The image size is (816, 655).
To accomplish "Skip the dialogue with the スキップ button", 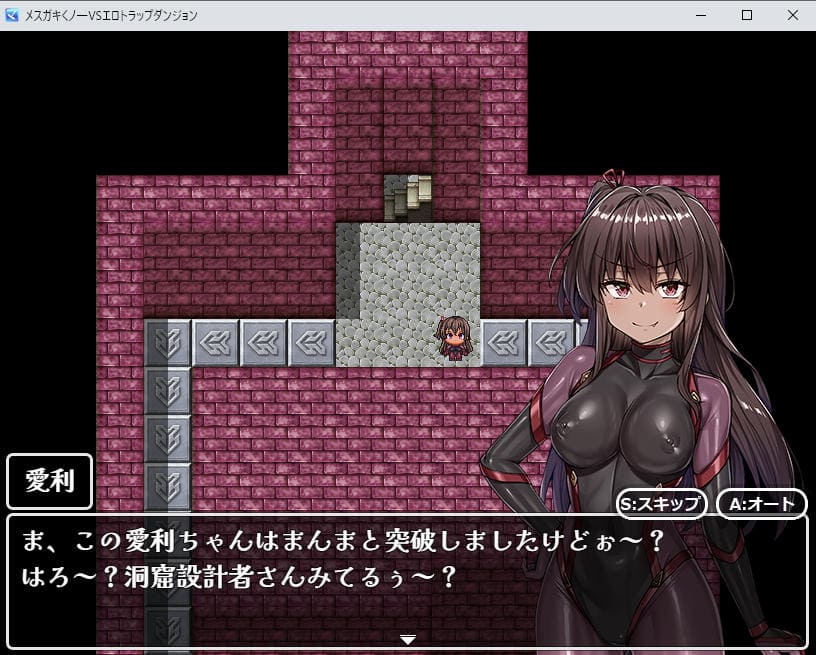I will pos(662,503).
